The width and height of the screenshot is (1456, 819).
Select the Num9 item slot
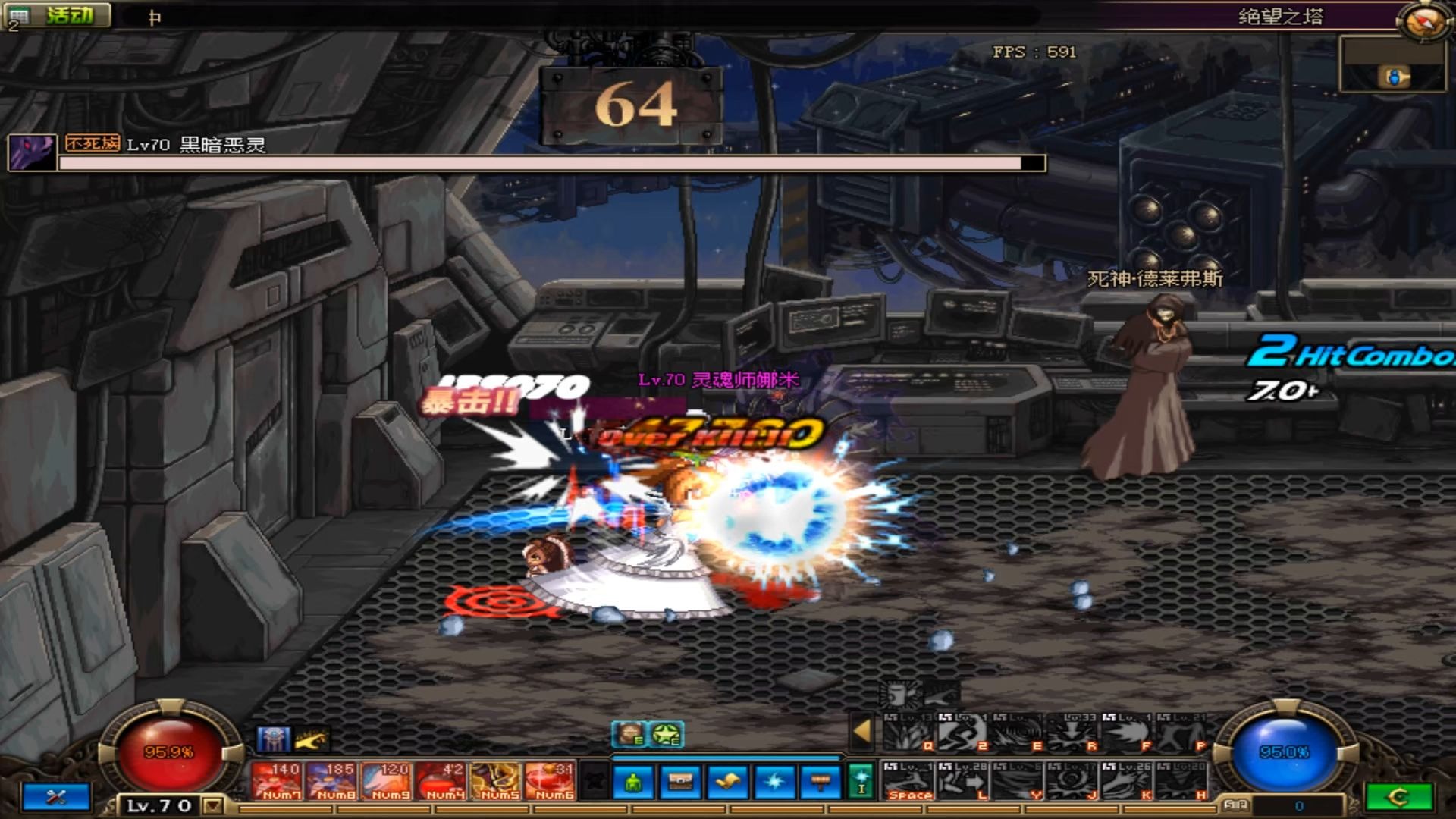click(387, 781)
